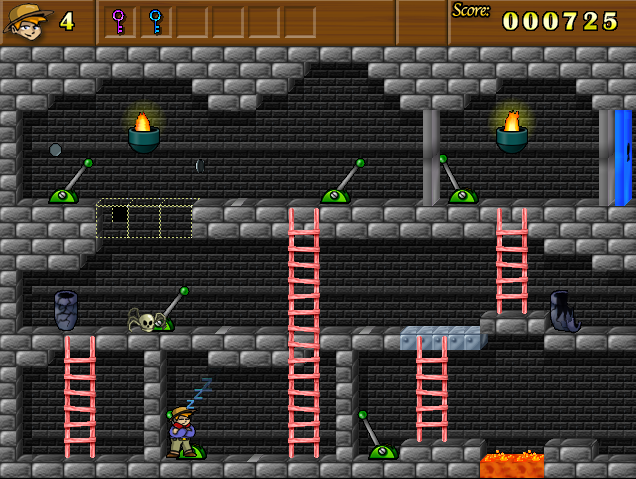Select the blue key inventory slot
This screenshot has width=636, height=479.
[155, 21]
